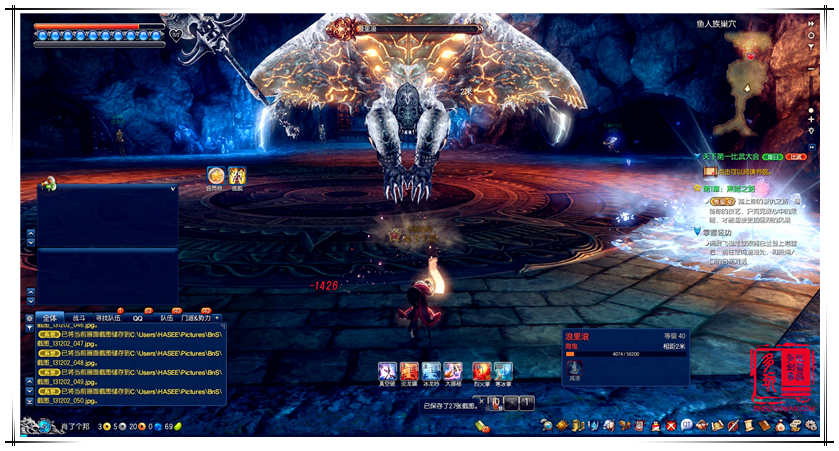Activate the 炎龙啸 skill

click(409, 371)
